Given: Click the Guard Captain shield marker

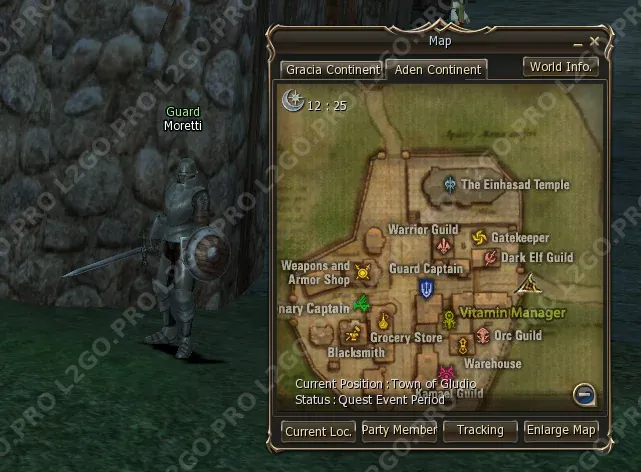Looking at the screenshot, I should 428,289.
